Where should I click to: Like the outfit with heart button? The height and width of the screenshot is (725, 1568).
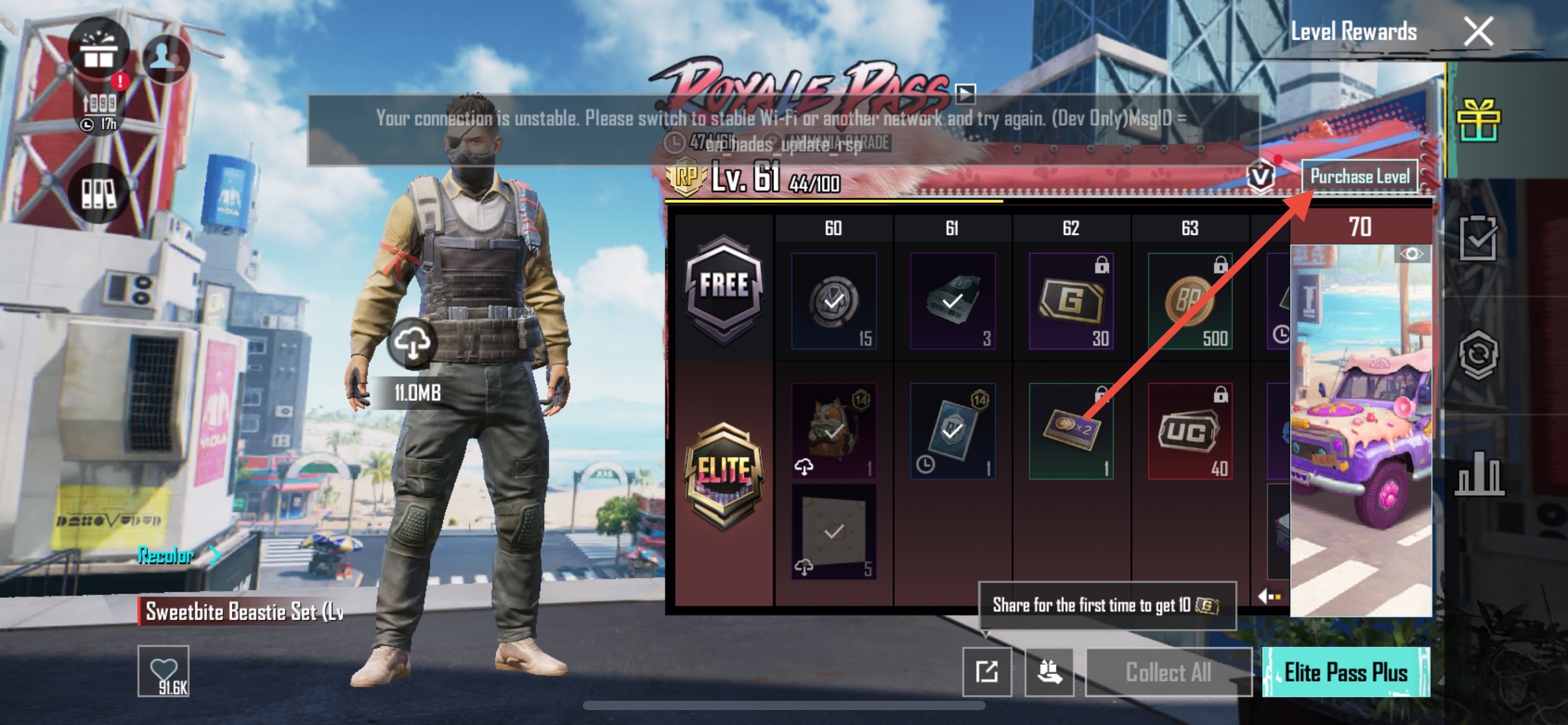pyautogui.click(x=163, y=671)
